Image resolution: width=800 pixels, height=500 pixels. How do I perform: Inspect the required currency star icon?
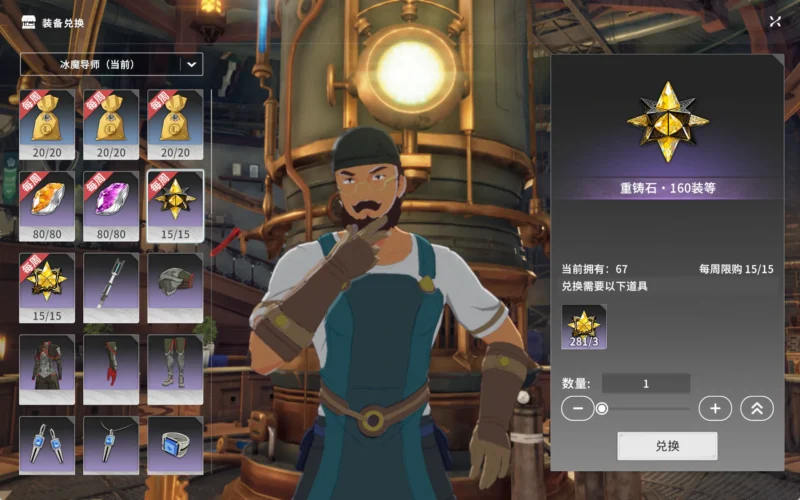click(583, 326)
